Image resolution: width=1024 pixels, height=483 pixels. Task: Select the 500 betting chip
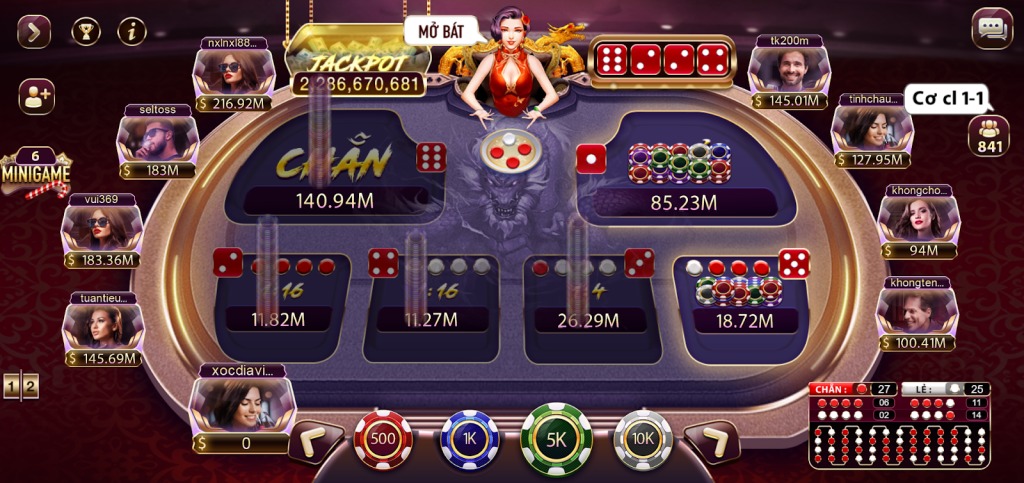click(382, 439)
